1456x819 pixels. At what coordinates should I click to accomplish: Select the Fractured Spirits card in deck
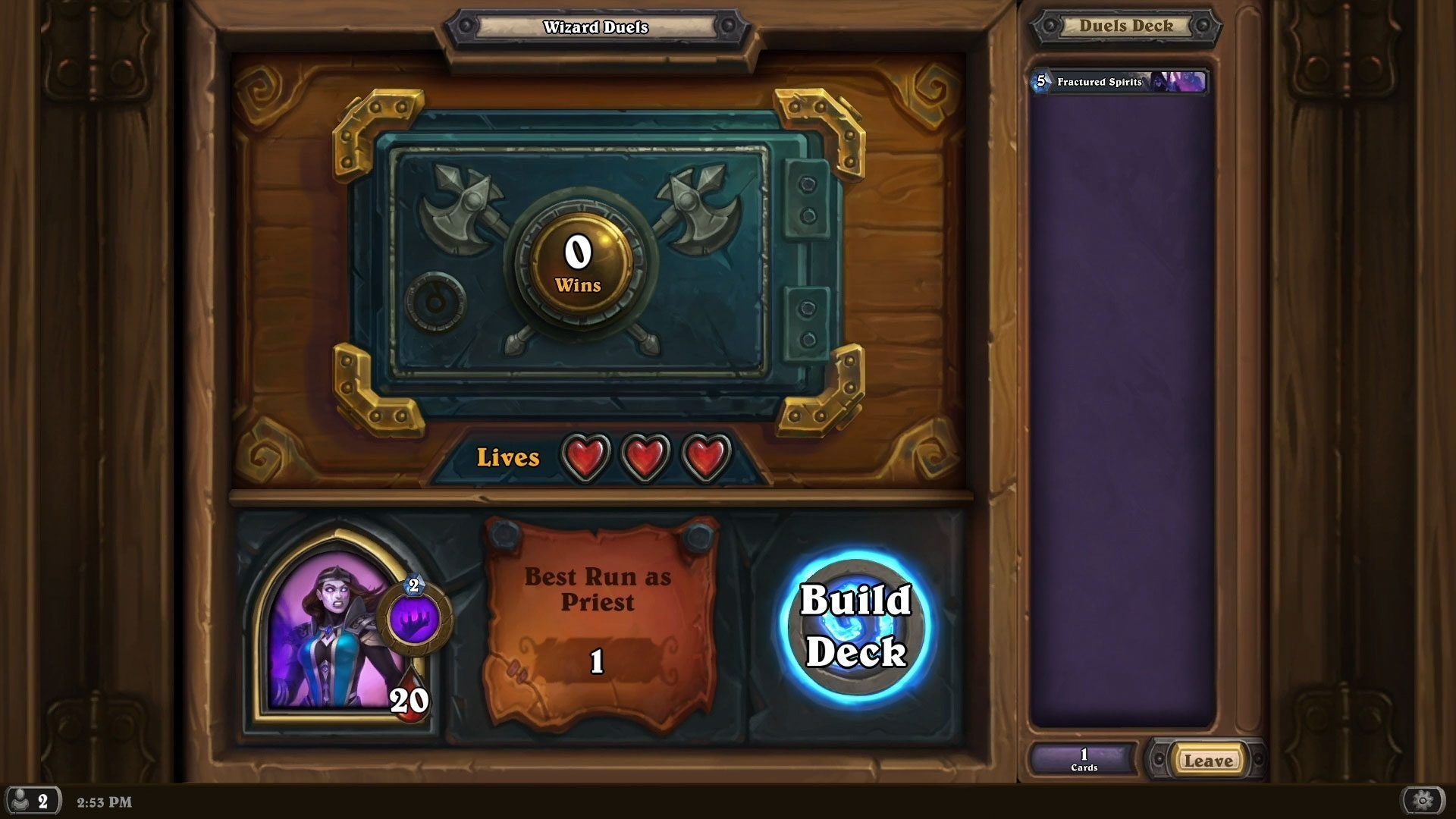coord(1119,82)
